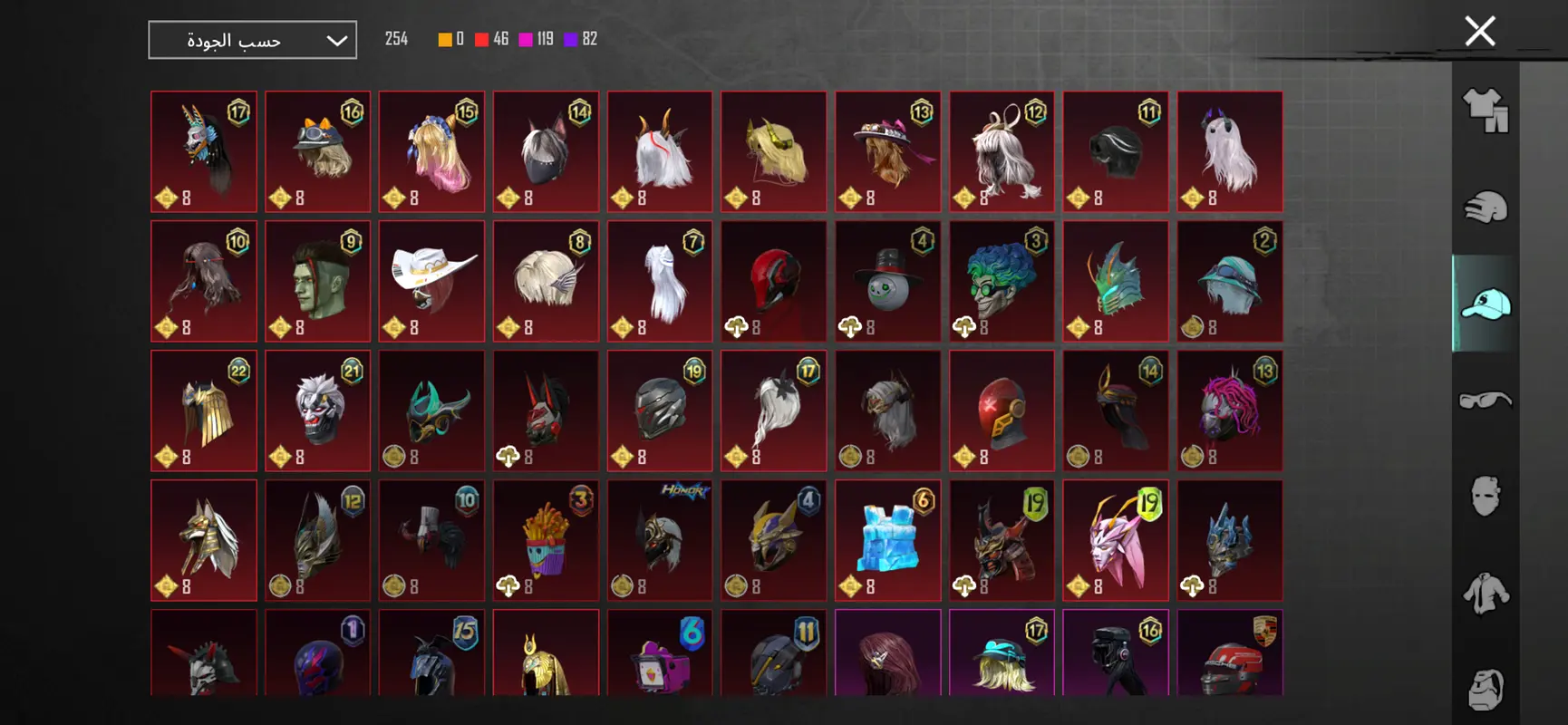The height and width of the screenshot is (725, 1568).
Task: Show the jacket clothing tab
Action: (1486, 593)
